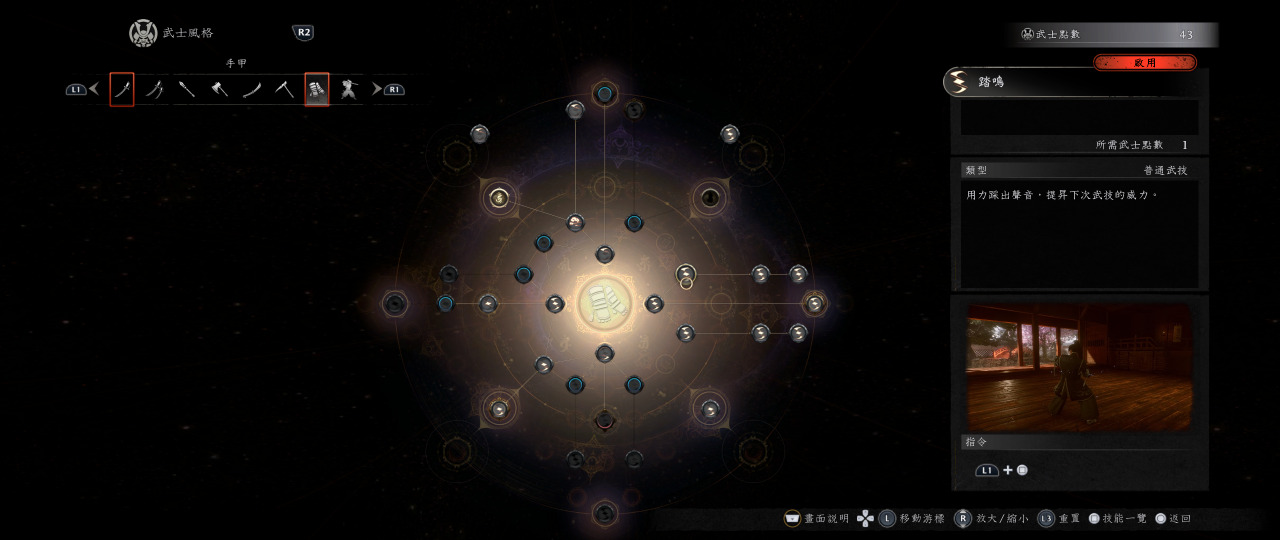Click the right arrow after the weapon tabs
This screenshot has width=1280, height=540.
pos(377,90)
